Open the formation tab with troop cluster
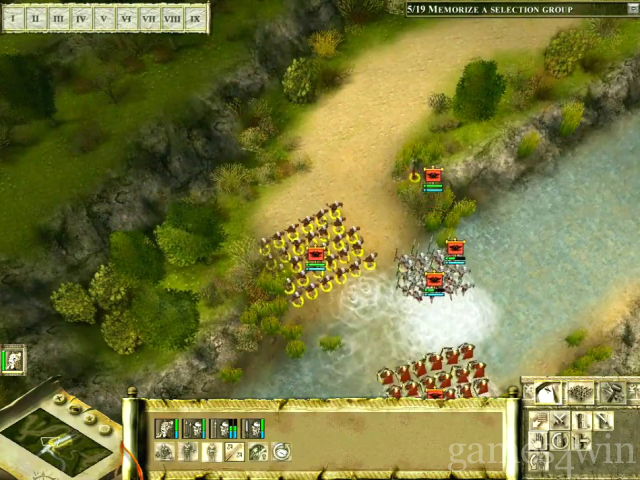Screen dimensions: 640x480 tap(580, 393)
